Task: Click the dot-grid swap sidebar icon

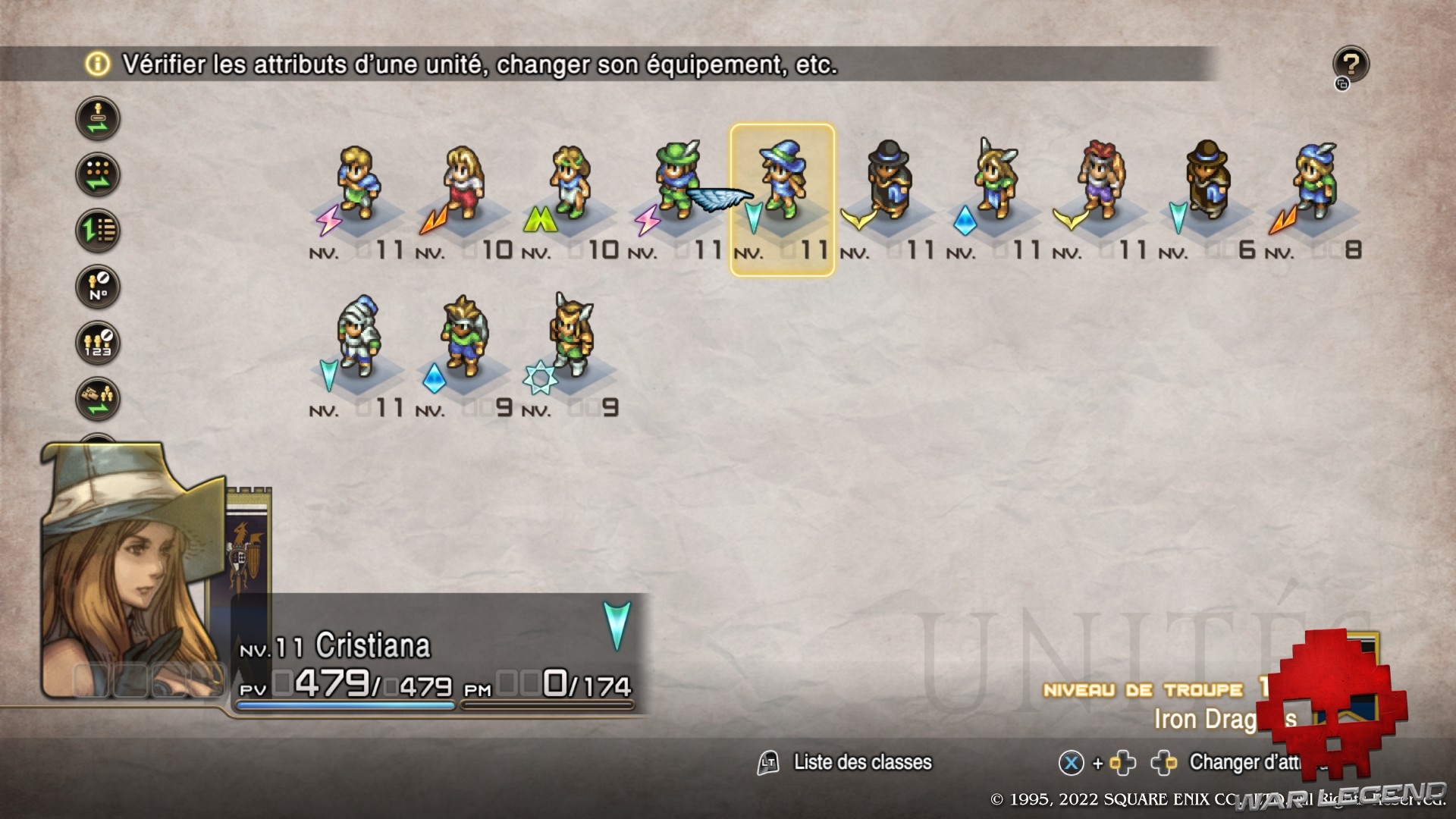Action: coord(98,174)
